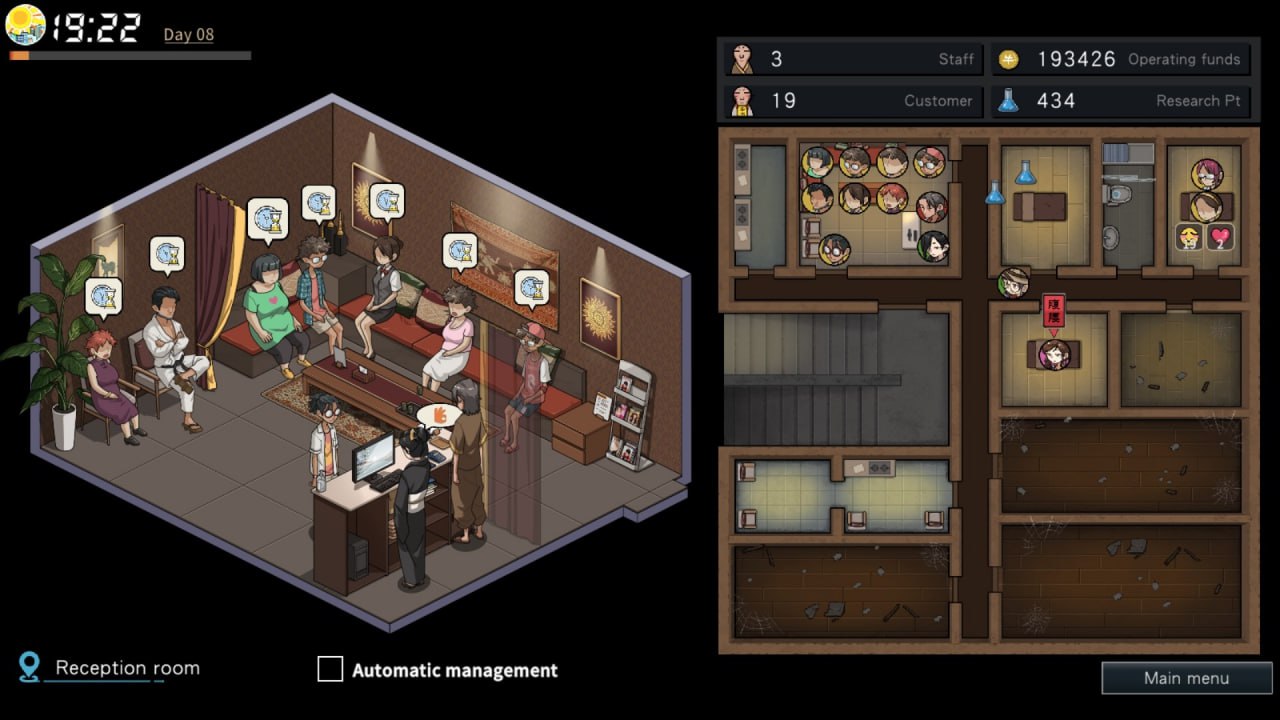Screen dimensions: 1280x720
Task: Select the red-haired customer portrait in the reception room
Action: [x=892, y=198]
